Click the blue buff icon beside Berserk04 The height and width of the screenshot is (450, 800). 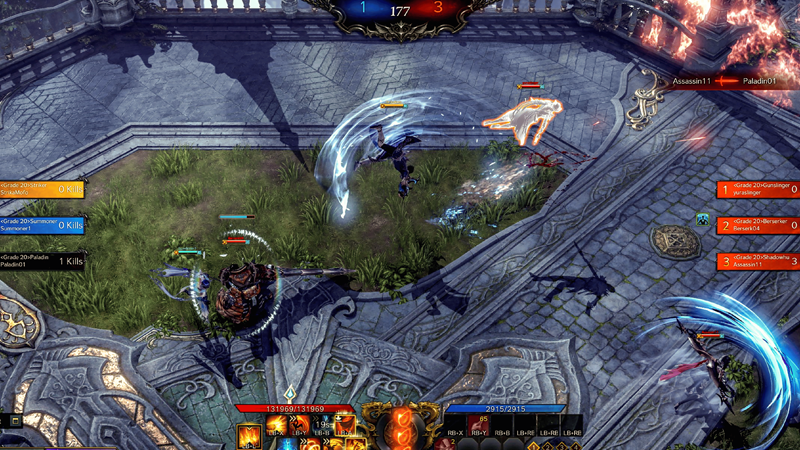pos(703,219)
